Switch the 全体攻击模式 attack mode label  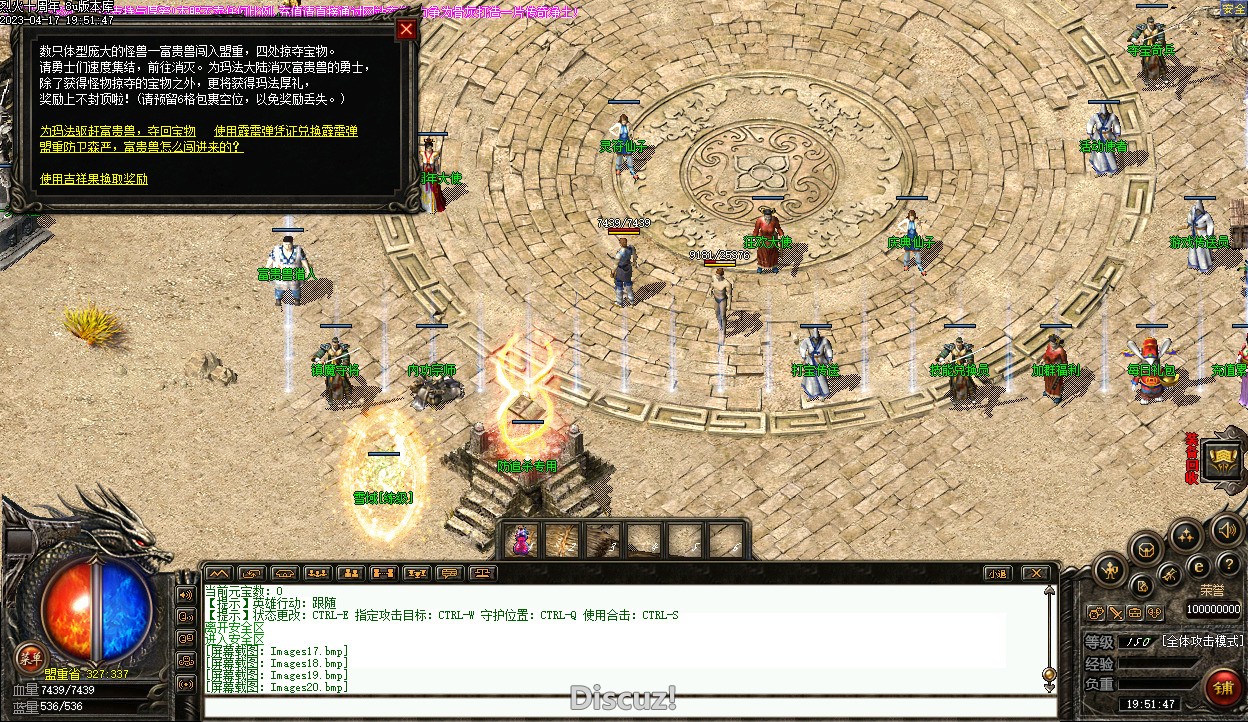[1202, 641]
